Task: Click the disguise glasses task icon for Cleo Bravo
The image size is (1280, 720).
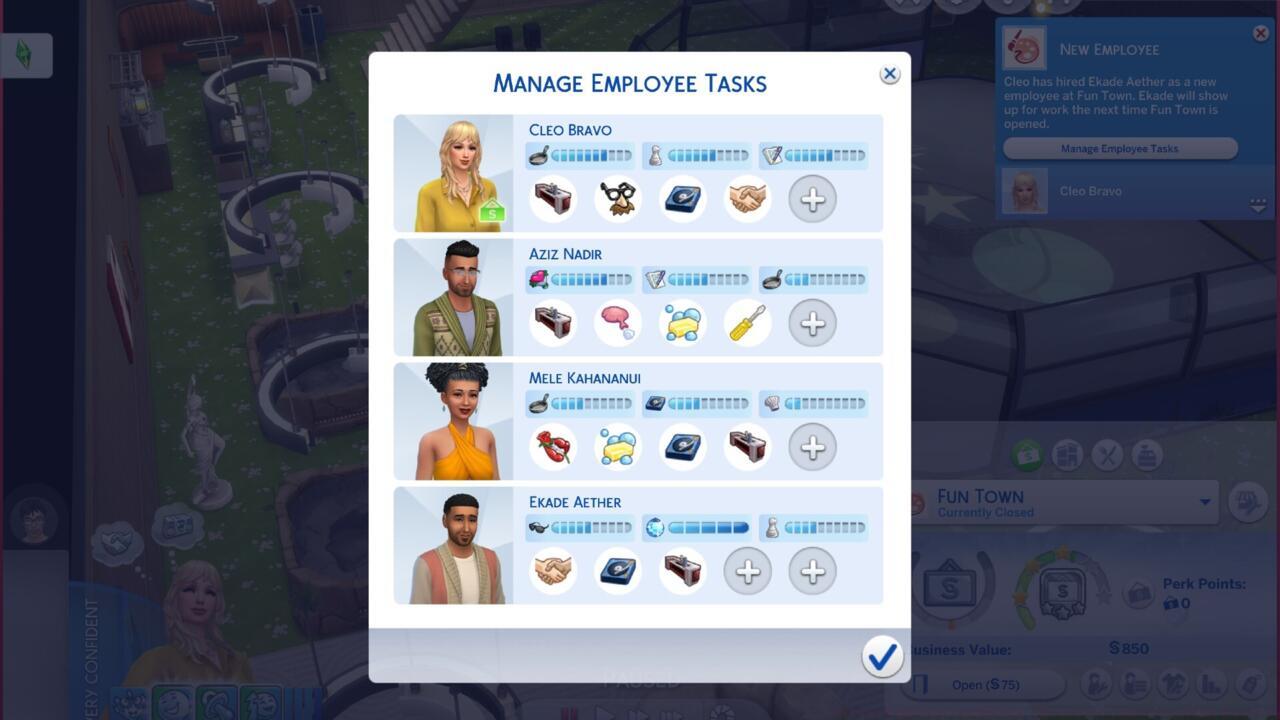Action: click(618, 199)
